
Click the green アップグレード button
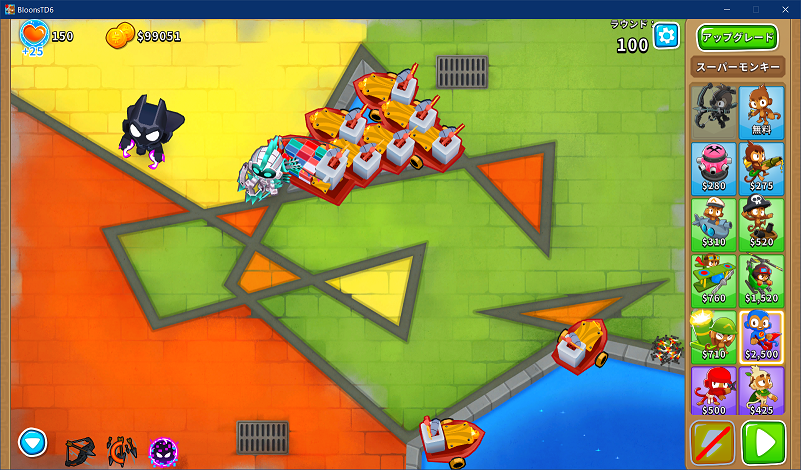[x=738, y=38]
